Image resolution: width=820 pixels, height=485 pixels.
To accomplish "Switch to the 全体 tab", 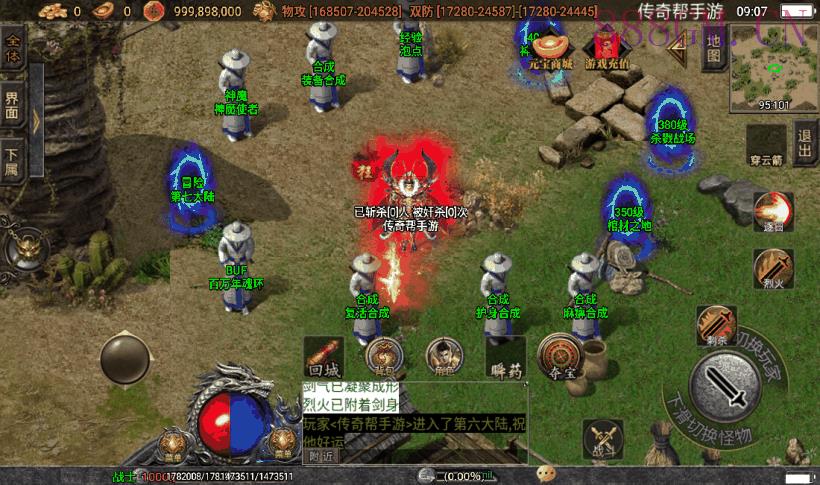I will tap(13, 49).
